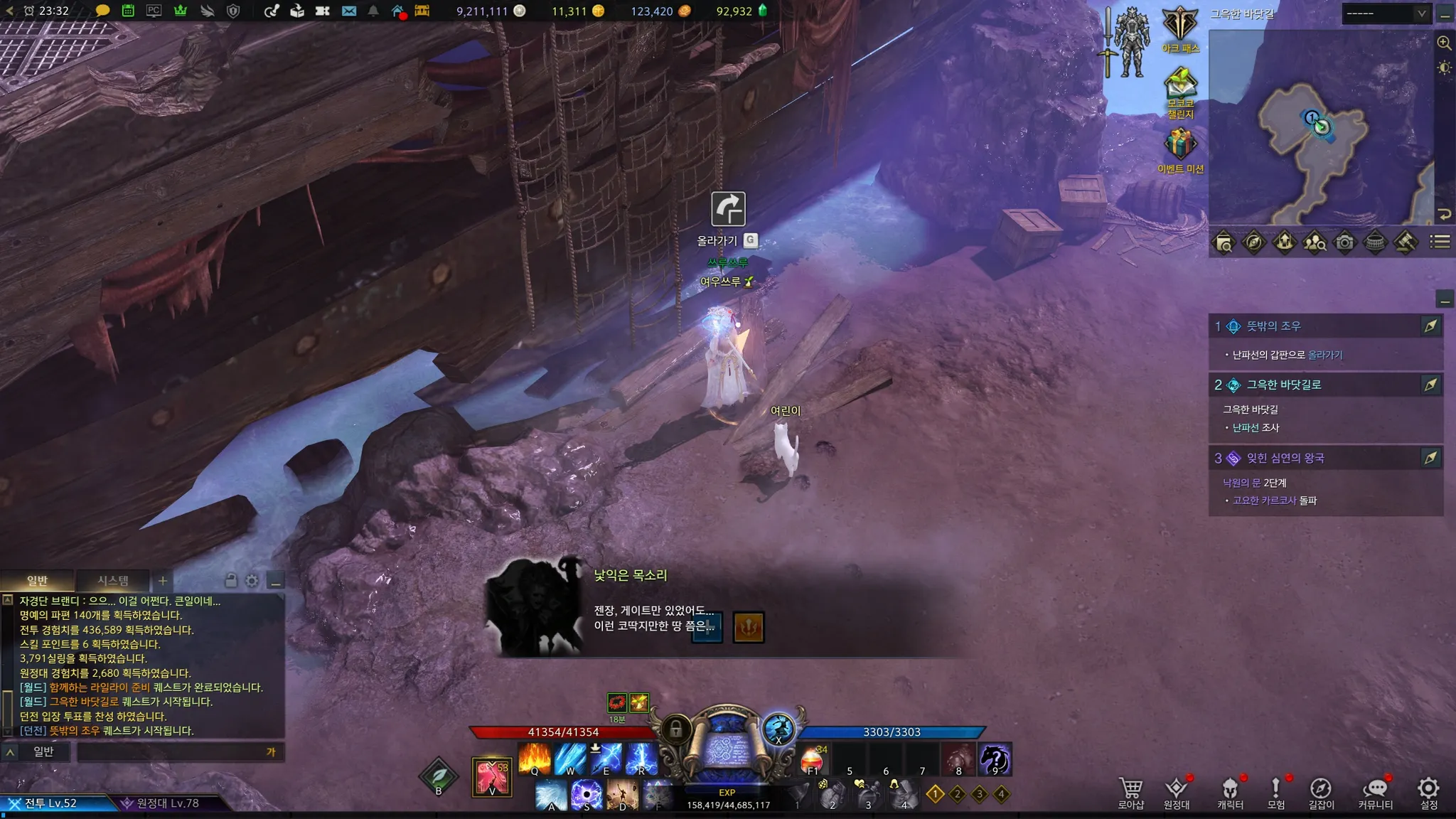Zoom in the minimap with magnifier button
The width and height of the screenshot is (1456, 819).
tap(1444, 43)
